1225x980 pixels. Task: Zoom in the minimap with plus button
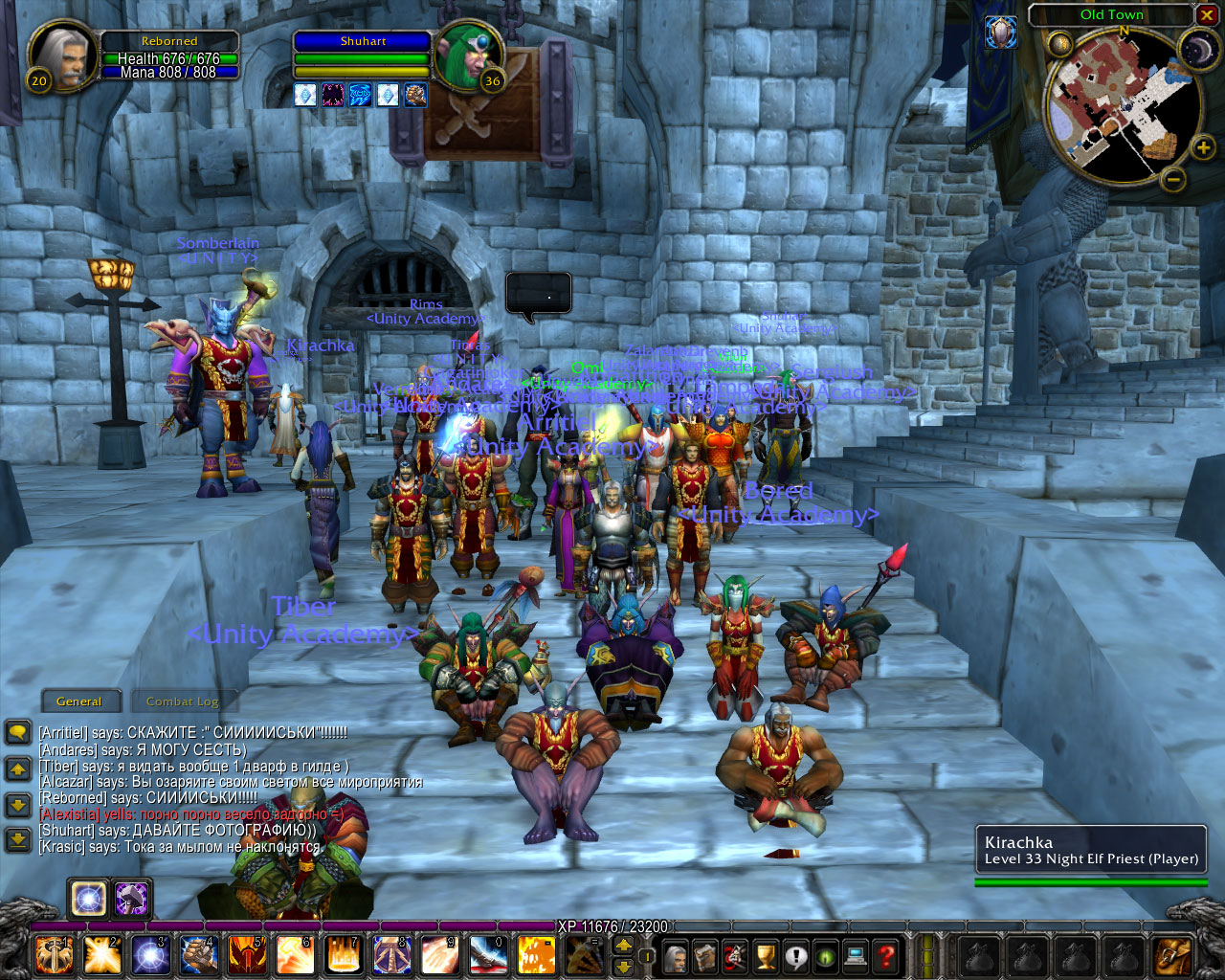click(x=1203, y=147)
